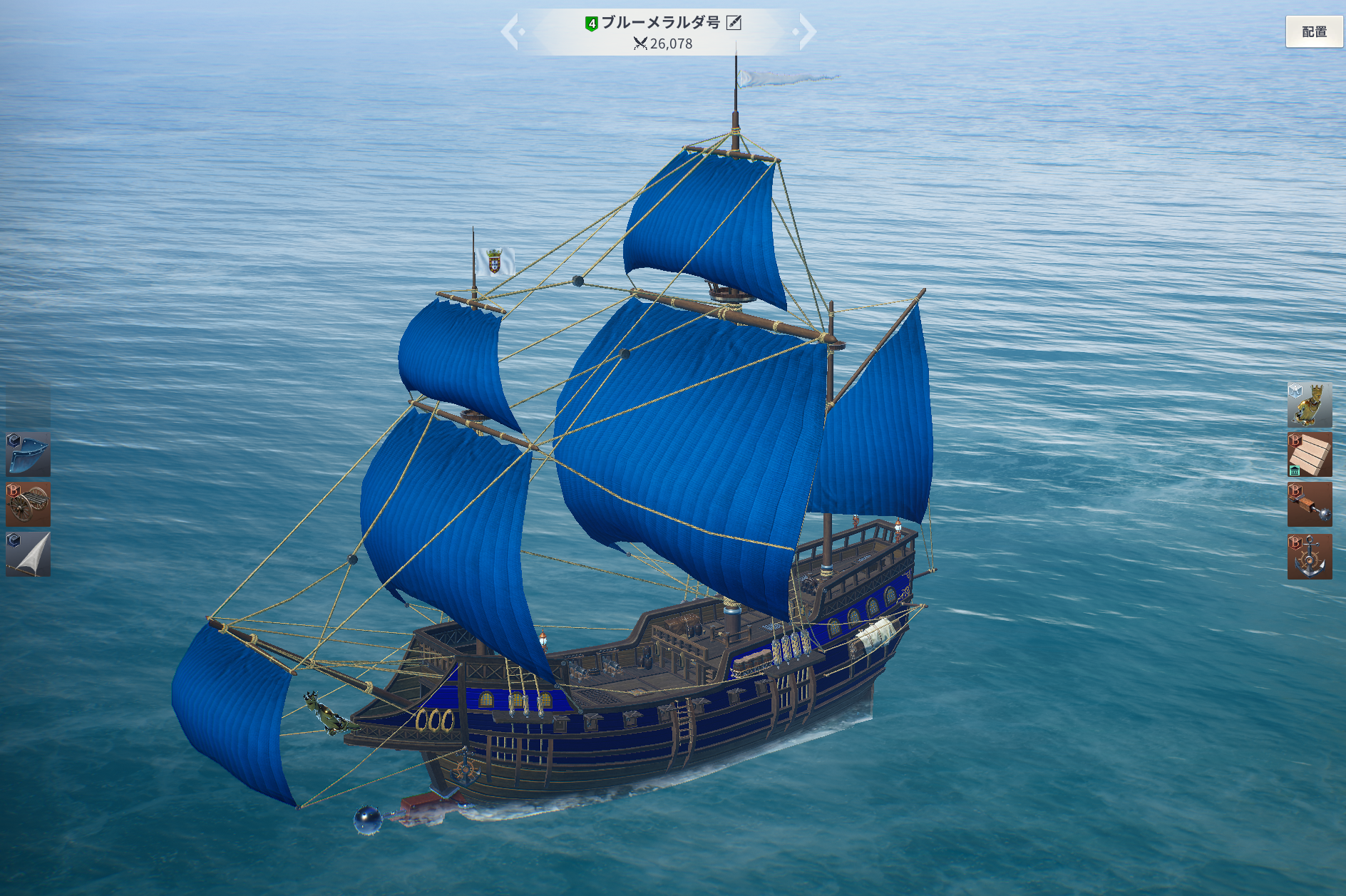
Task: Choose the white sail equipment slot
Action: pos(28,554)
